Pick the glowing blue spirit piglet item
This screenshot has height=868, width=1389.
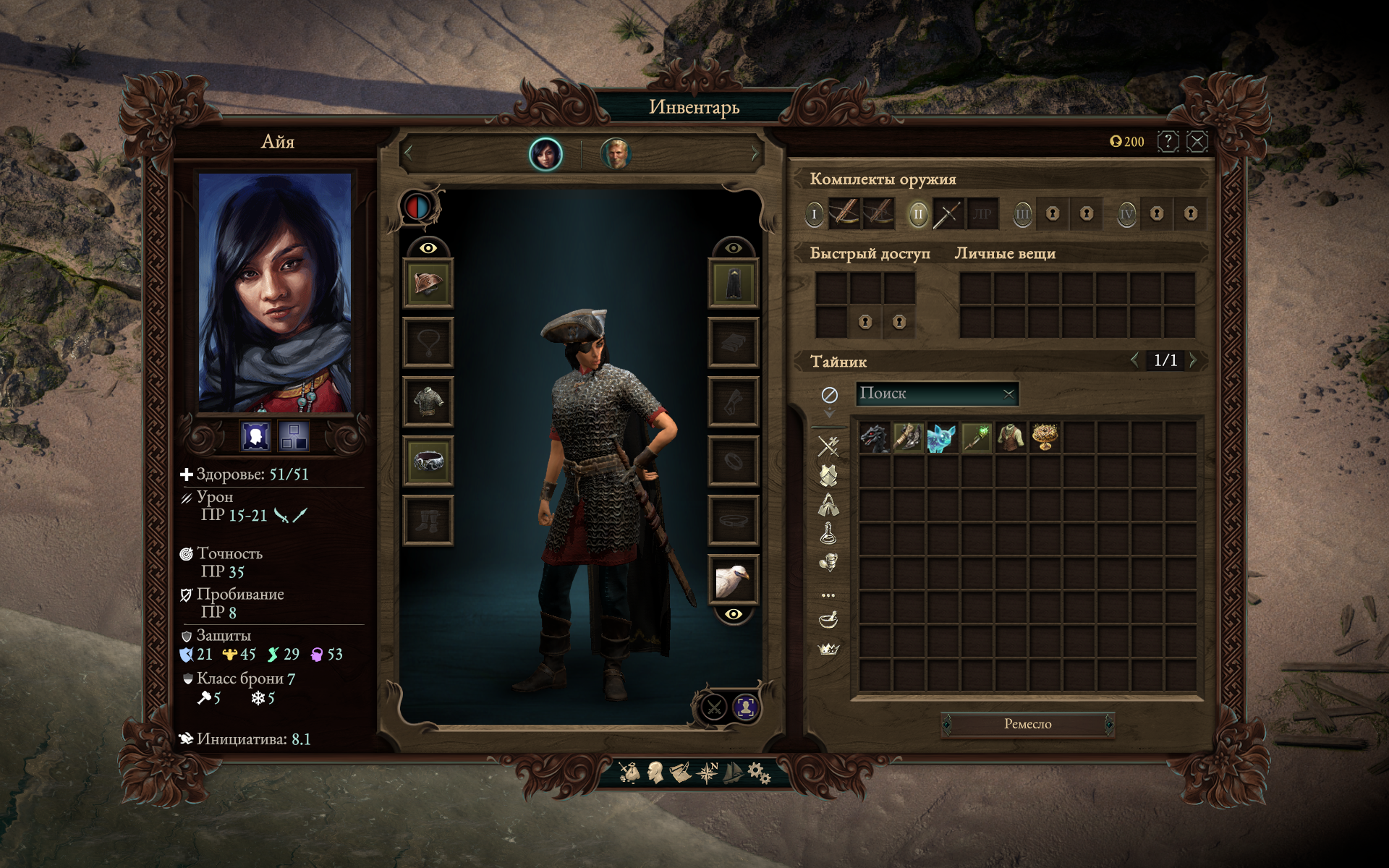(x=941, y=438)
